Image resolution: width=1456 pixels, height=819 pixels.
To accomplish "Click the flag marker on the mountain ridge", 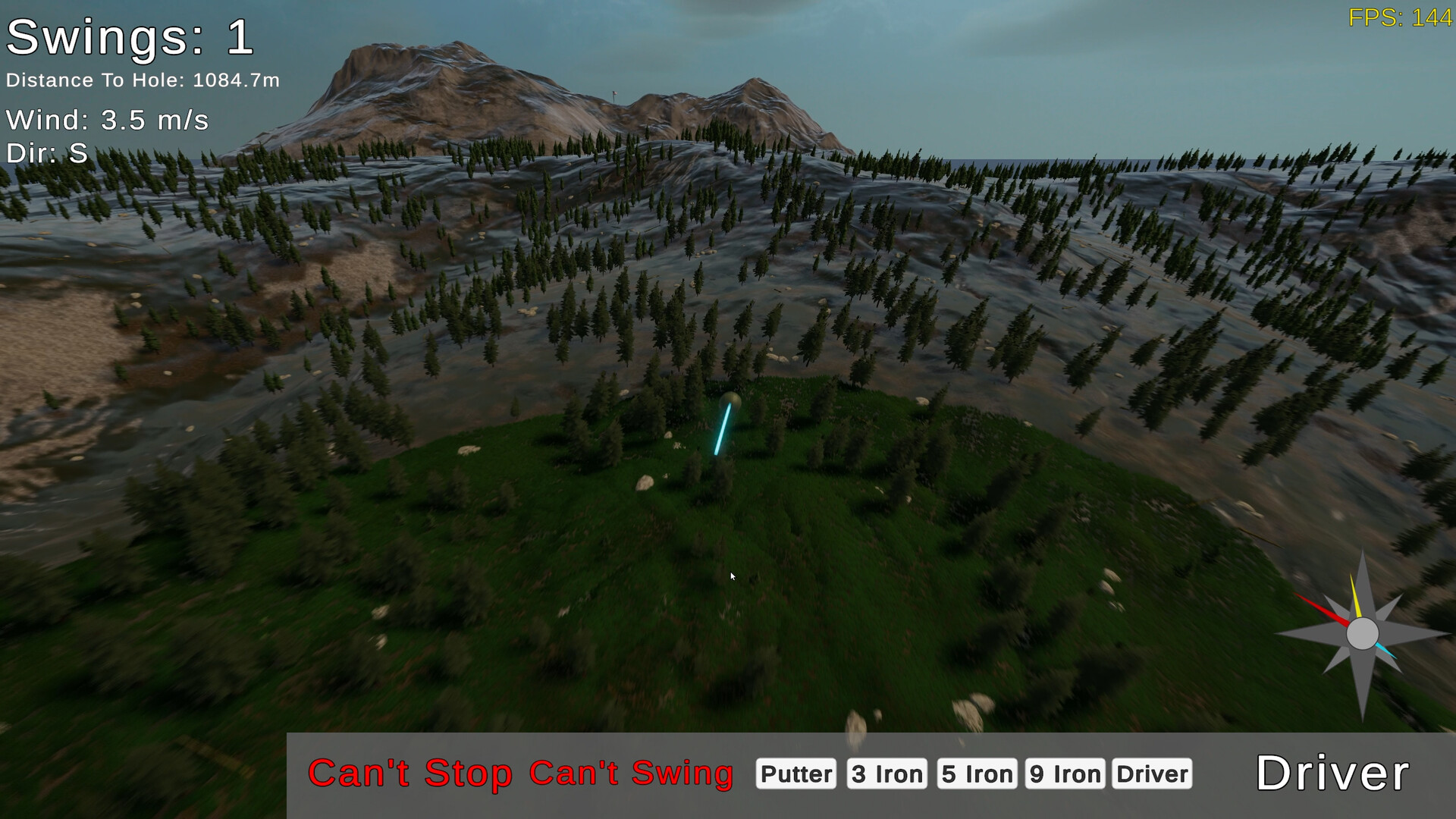I will 615,93.
